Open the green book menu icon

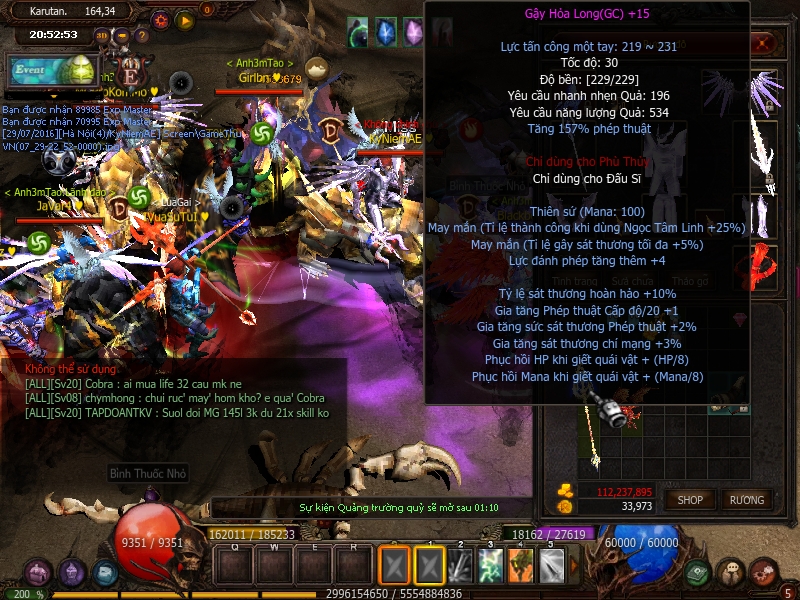[x=698, y=573]
